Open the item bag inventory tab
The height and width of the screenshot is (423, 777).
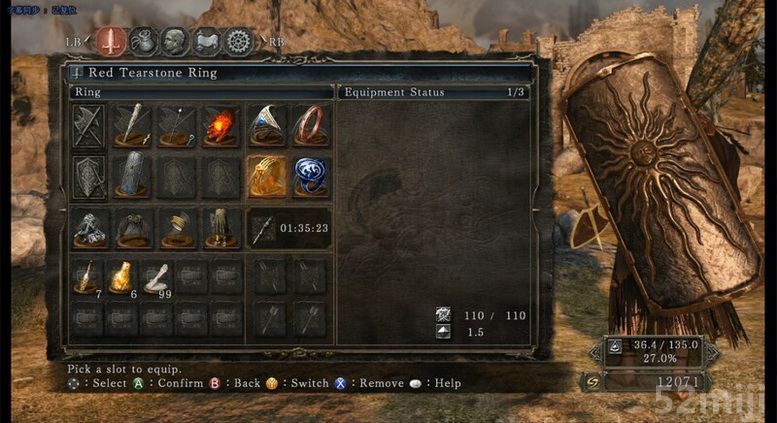[x=143, y=42]
